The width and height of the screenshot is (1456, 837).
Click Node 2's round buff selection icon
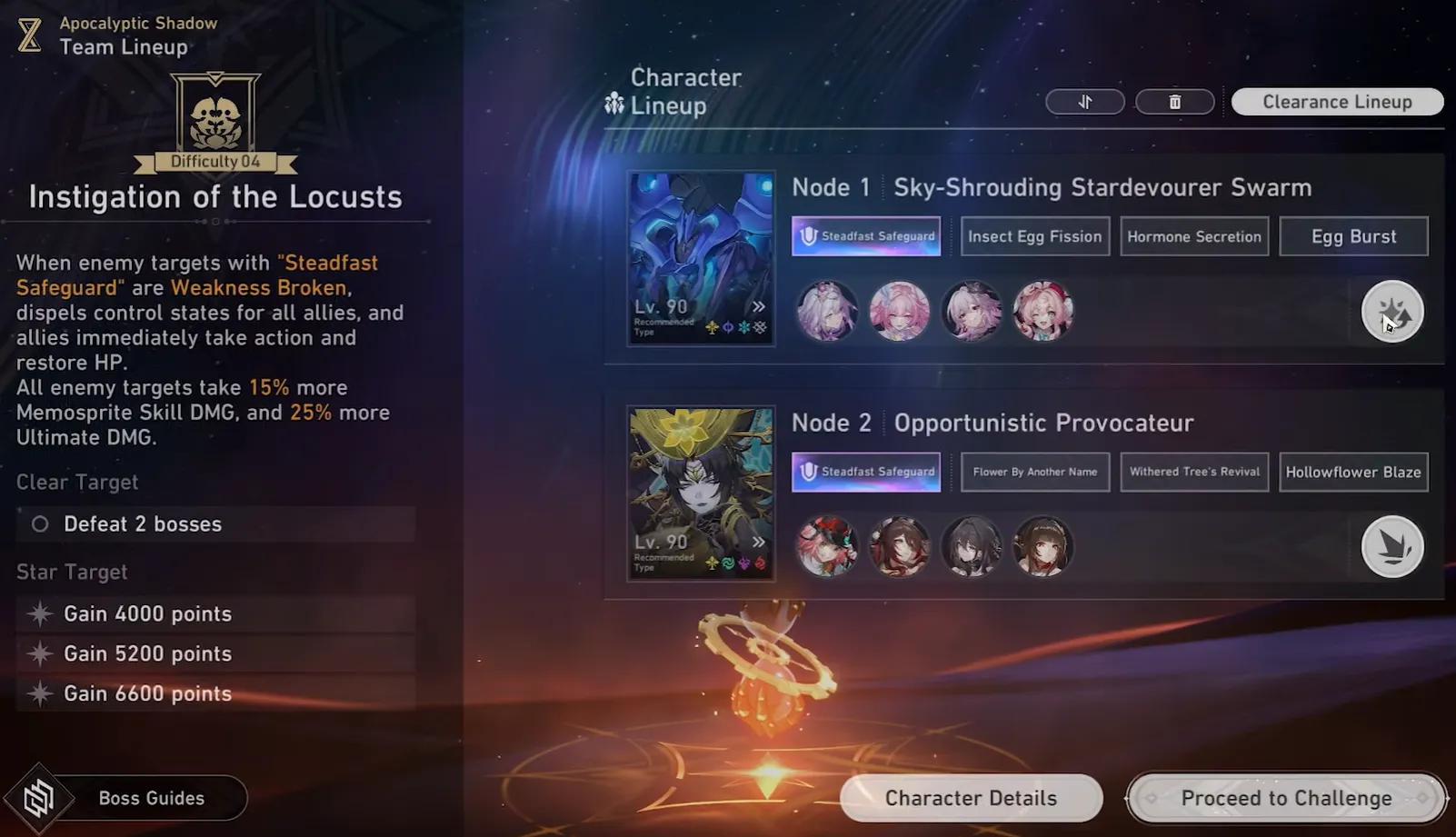tap(1391, 546)
